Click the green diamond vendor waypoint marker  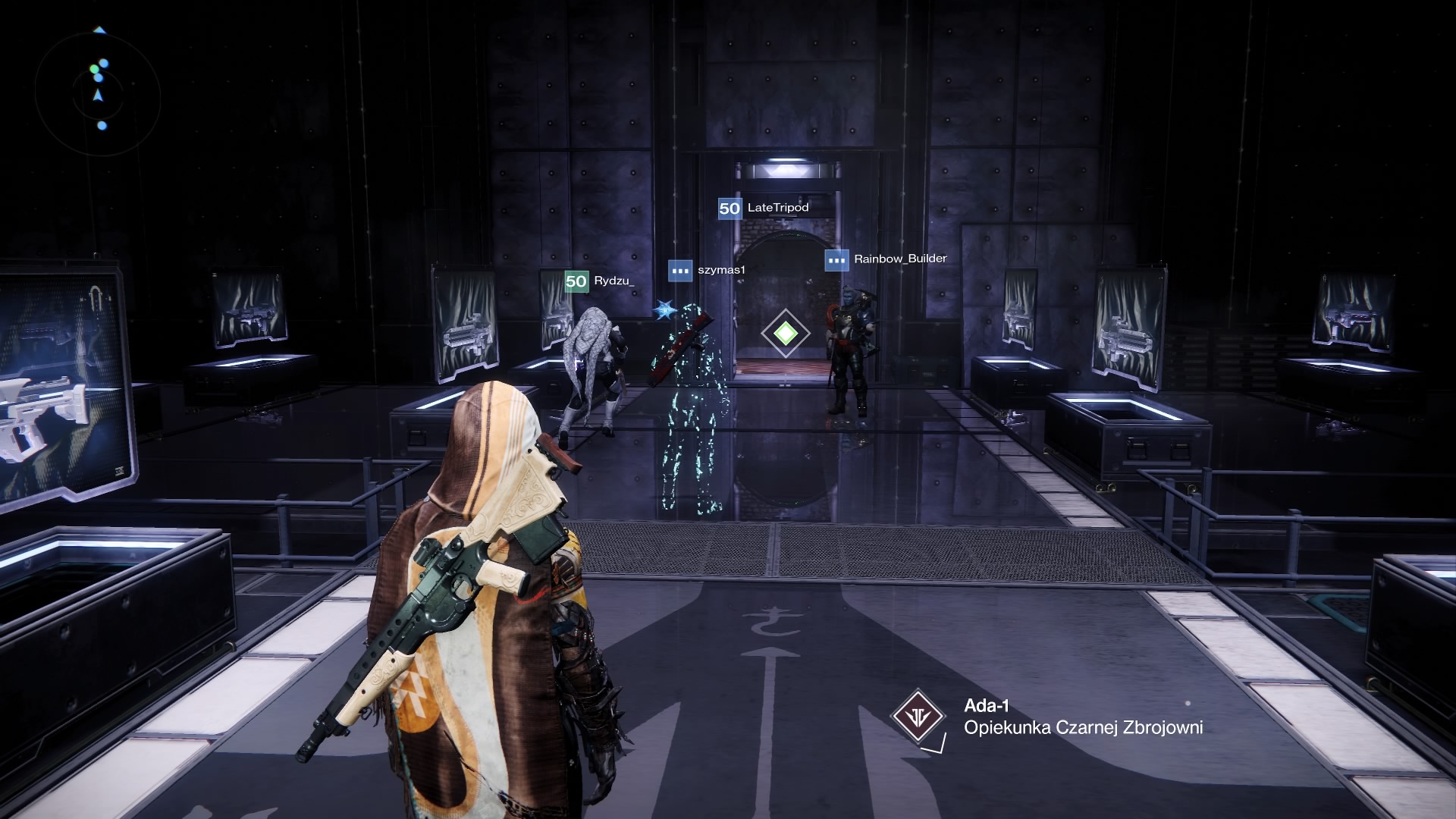[x=786, y=333]
